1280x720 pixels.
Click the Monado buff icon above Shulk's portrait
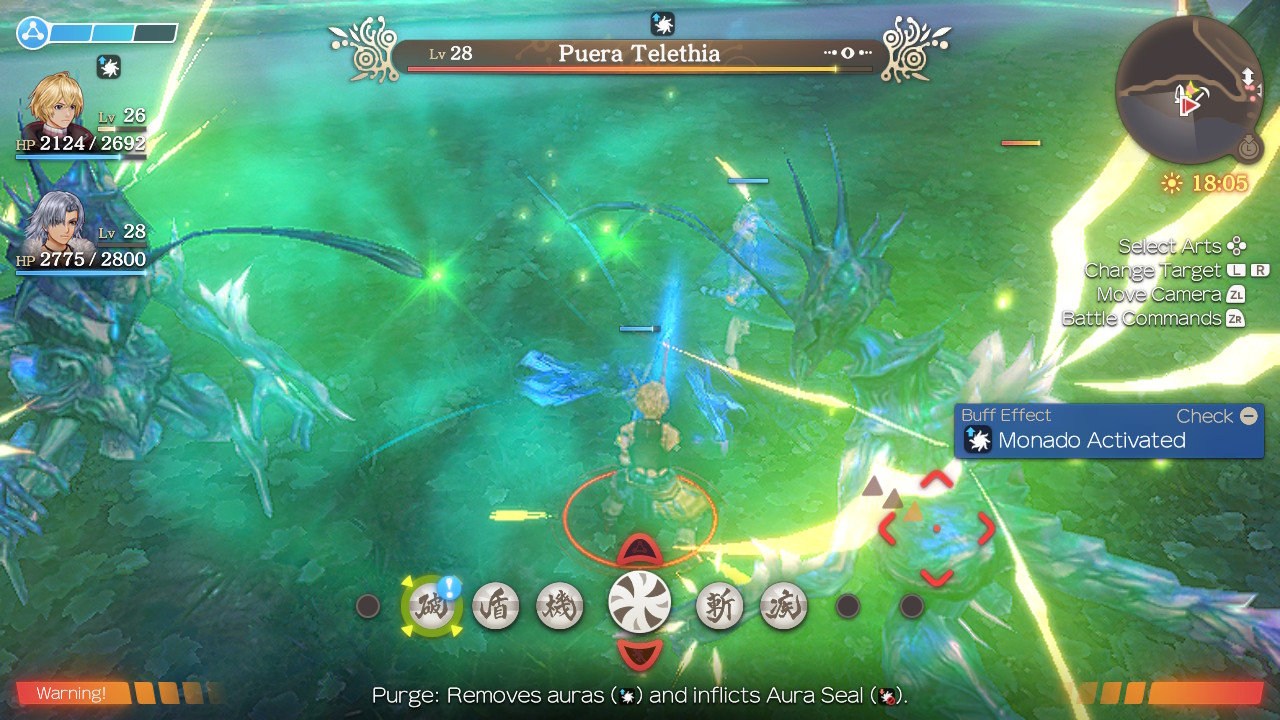(x=109, y=67)
